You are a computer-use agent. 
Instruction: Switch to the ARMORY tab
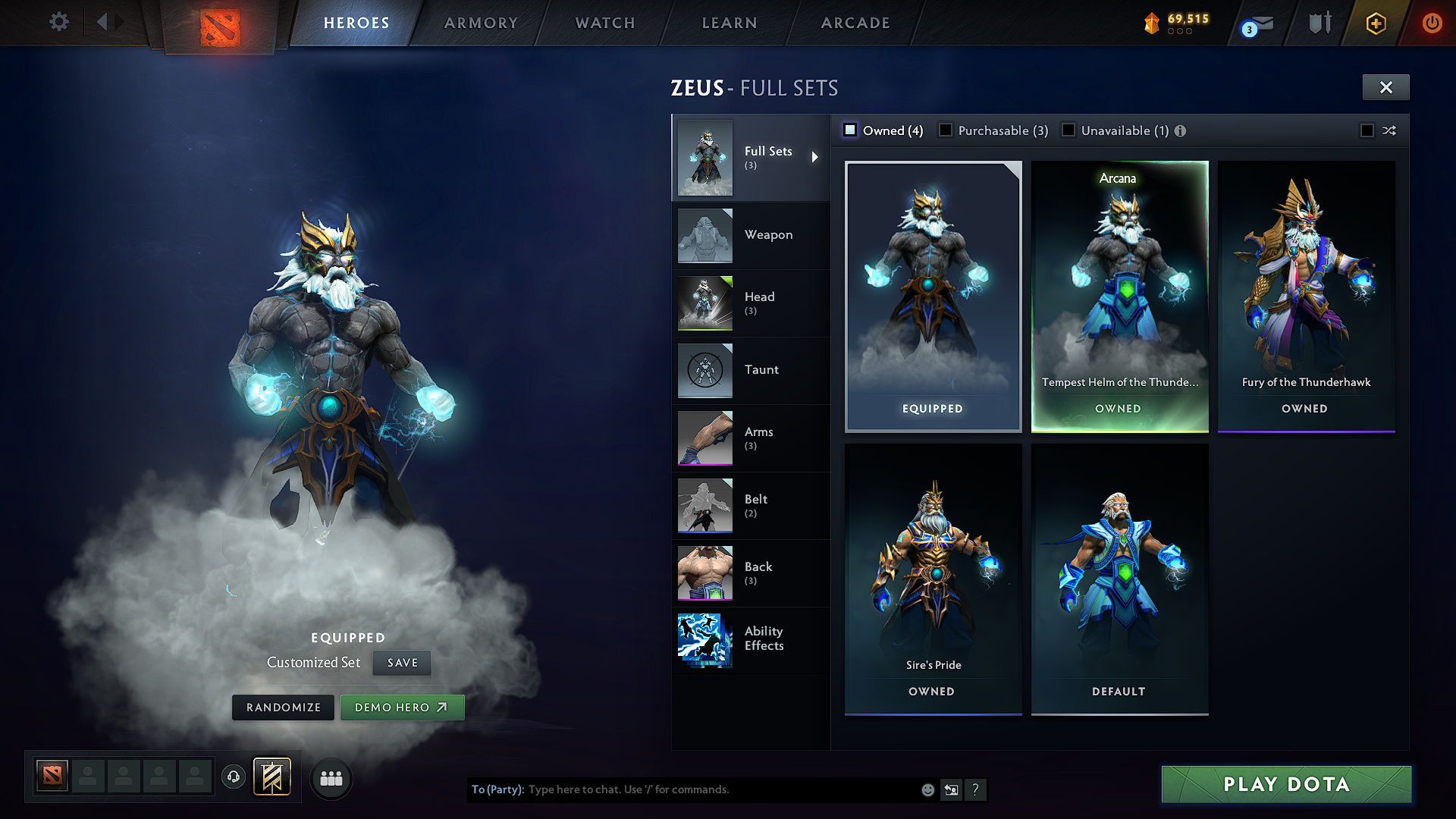point(481,23)
